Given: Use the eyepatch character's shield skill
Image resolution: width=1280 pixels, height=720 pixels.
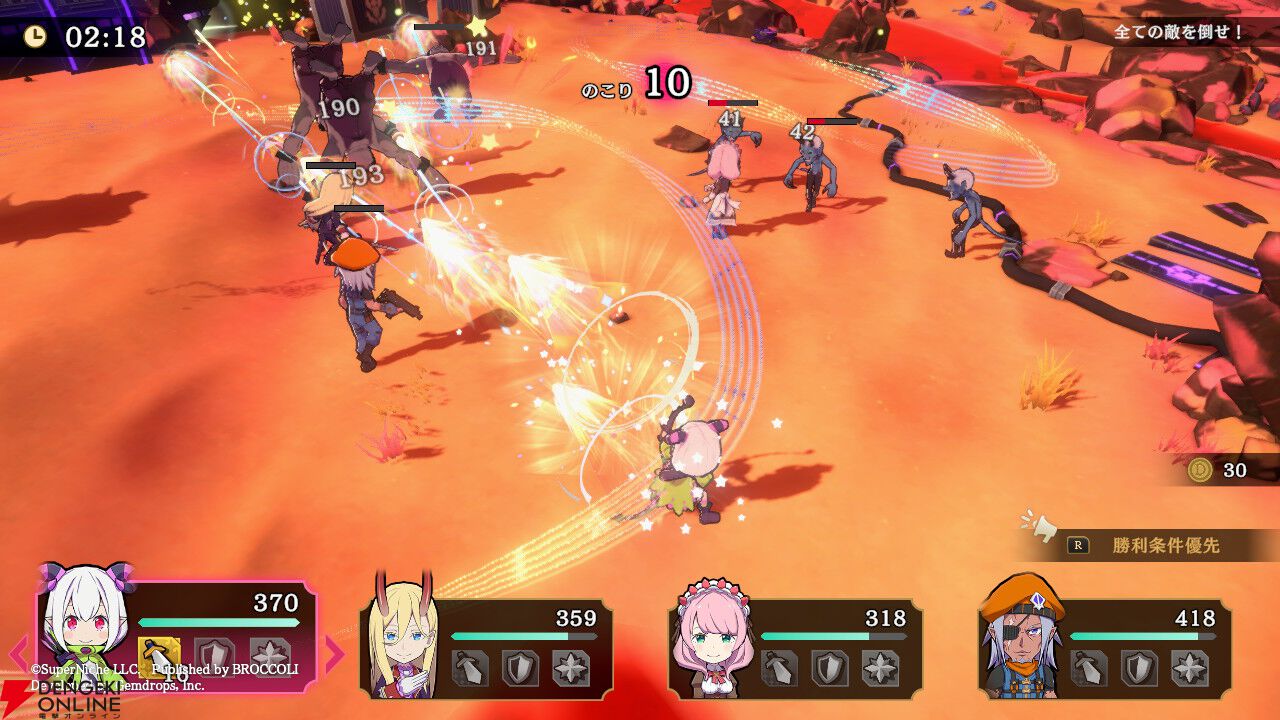Looking at the screenshot, I should tap(1139, 668).
